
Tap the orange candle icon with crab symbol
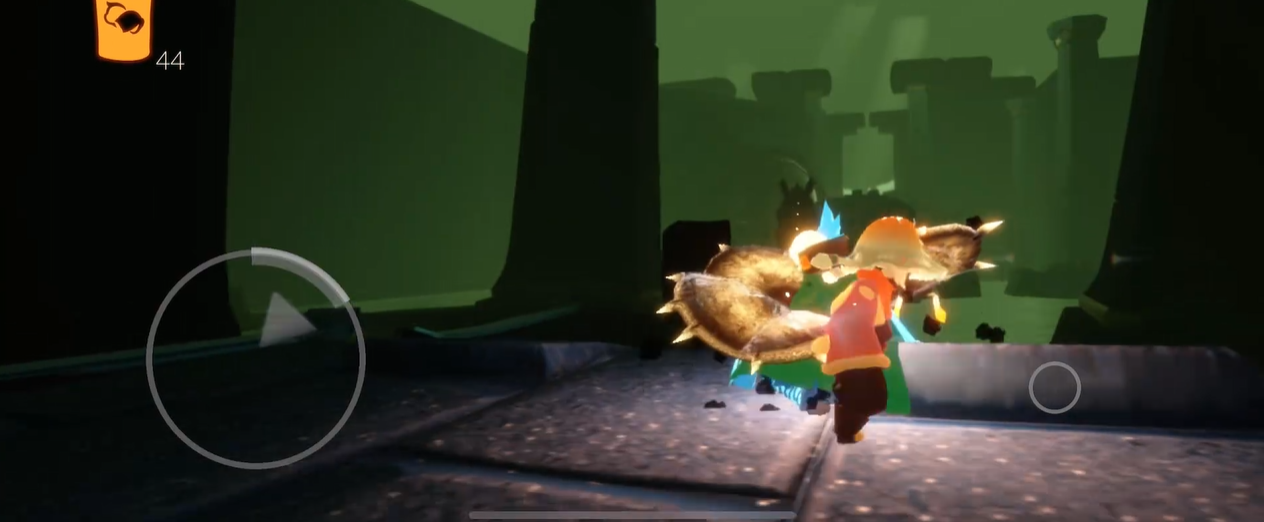(x=124, y=27)
